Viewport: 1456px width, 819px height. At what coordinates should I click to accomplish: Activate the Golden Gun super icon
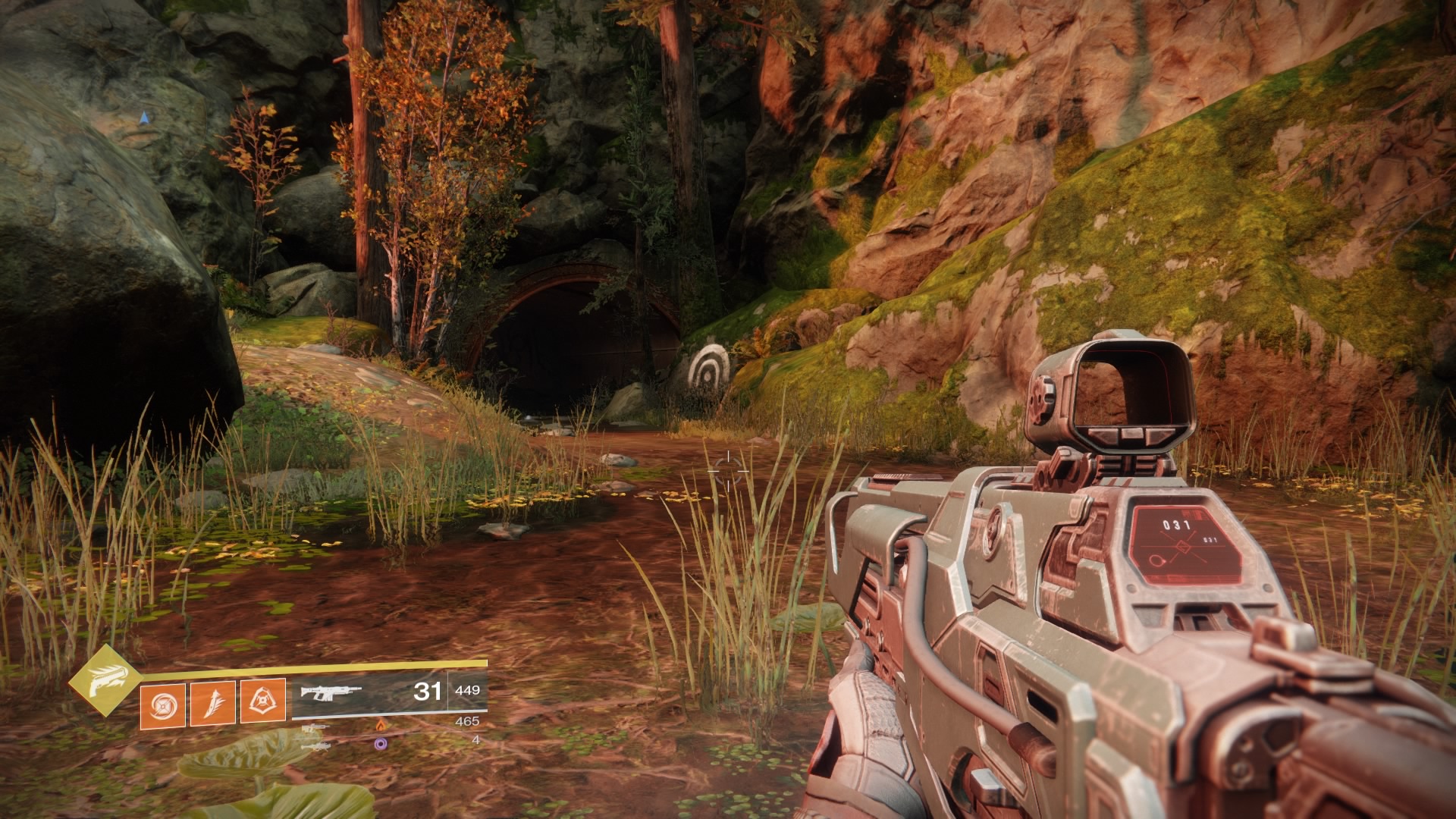tap(105, 680)
